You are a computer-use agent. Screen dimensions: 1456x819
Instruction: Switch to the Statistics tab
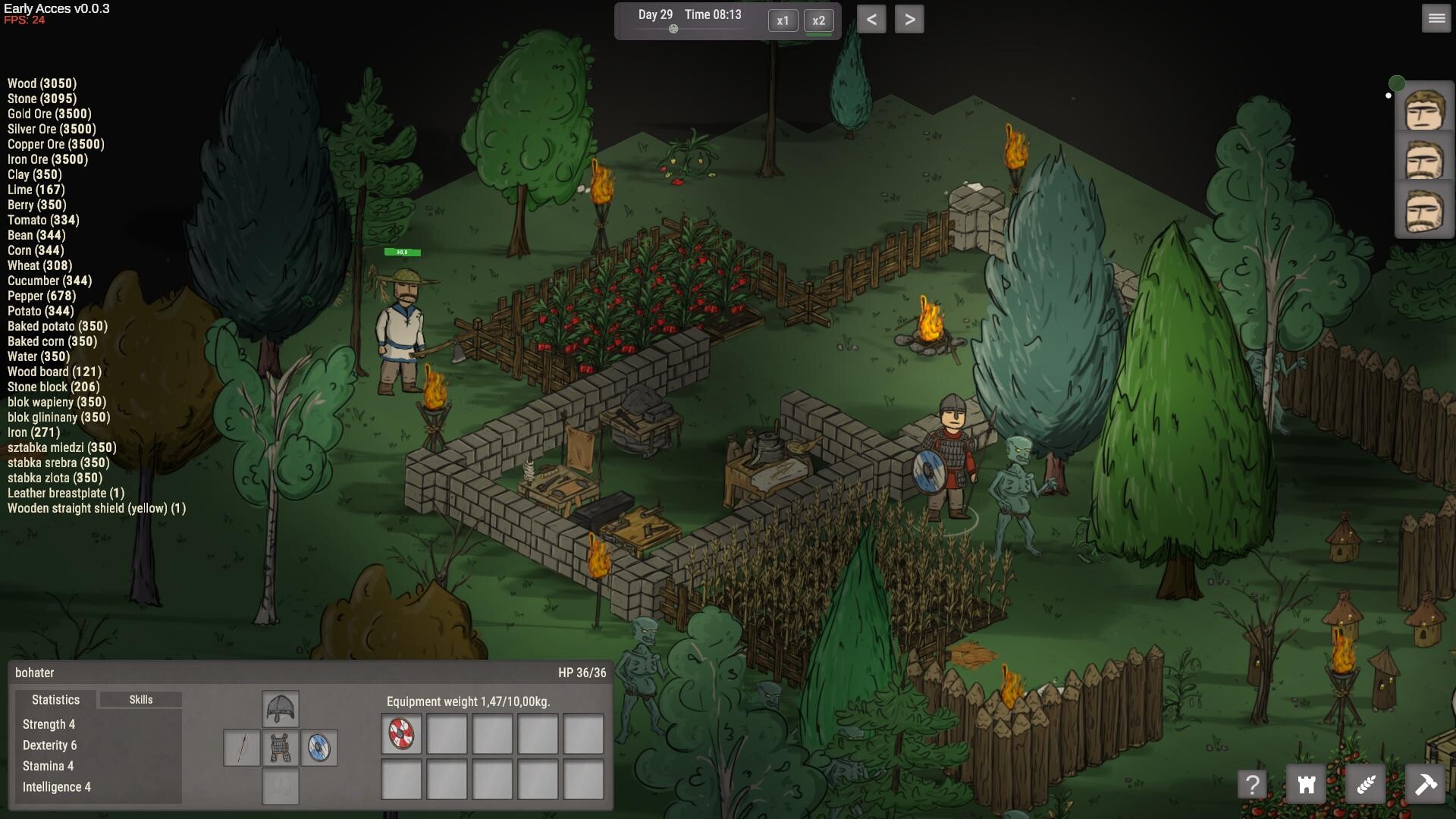[55, 699]
